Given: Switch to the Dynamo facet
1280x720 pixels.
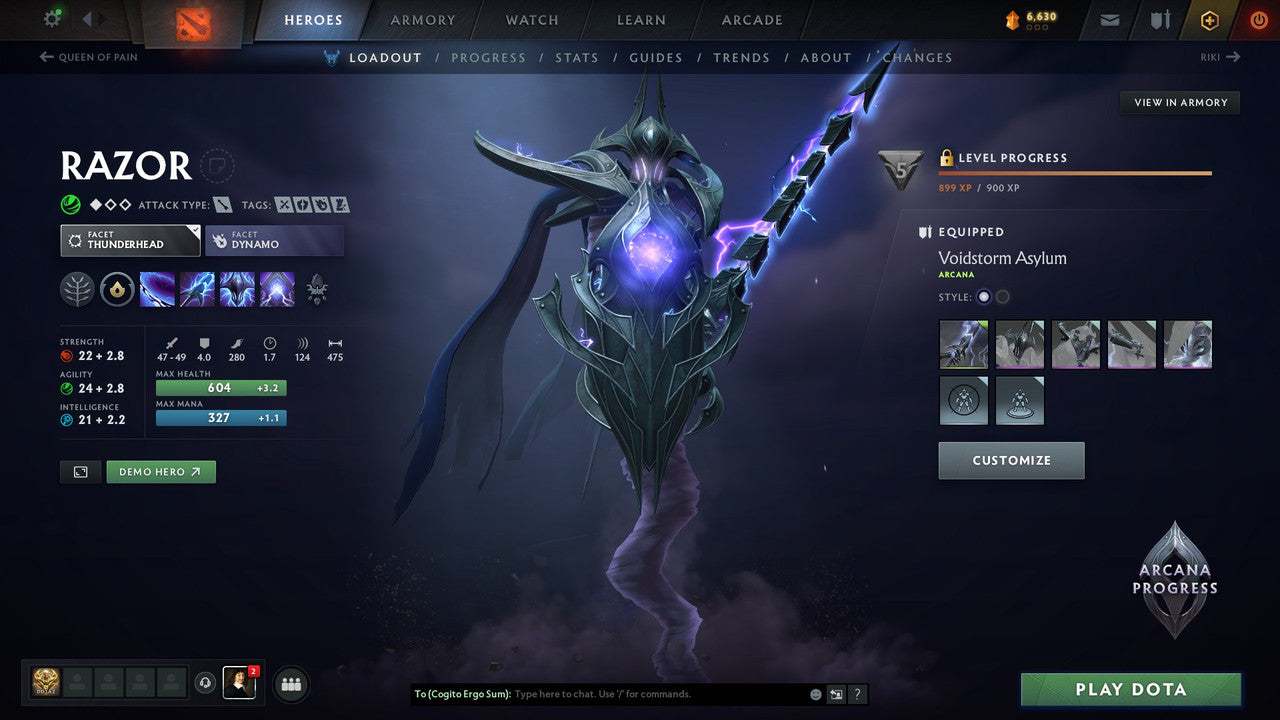Looking at the screenshot, I should point(274,240).
